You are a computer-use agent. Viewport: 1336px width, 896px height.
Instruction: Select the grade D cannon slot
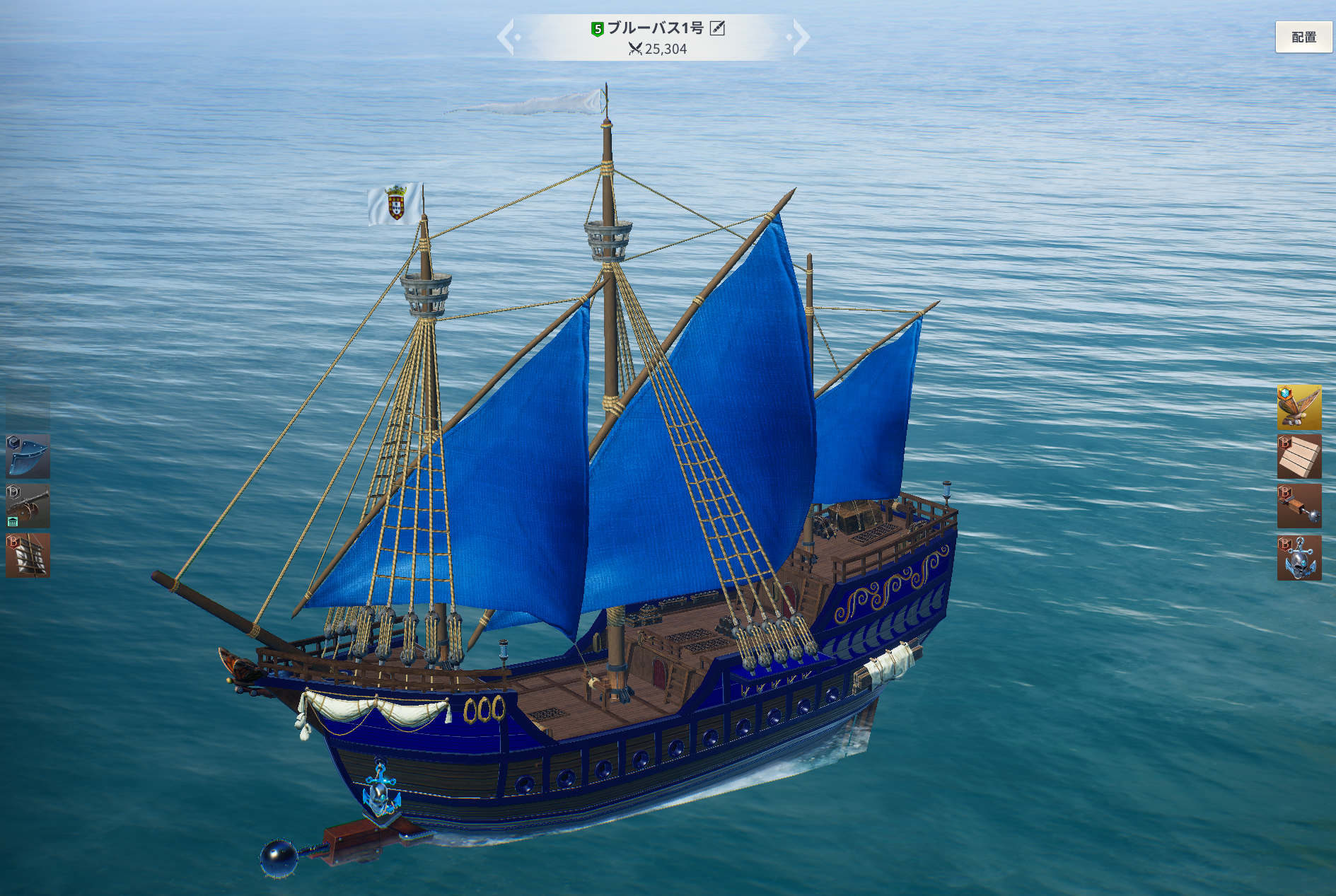tap(28, 506)
